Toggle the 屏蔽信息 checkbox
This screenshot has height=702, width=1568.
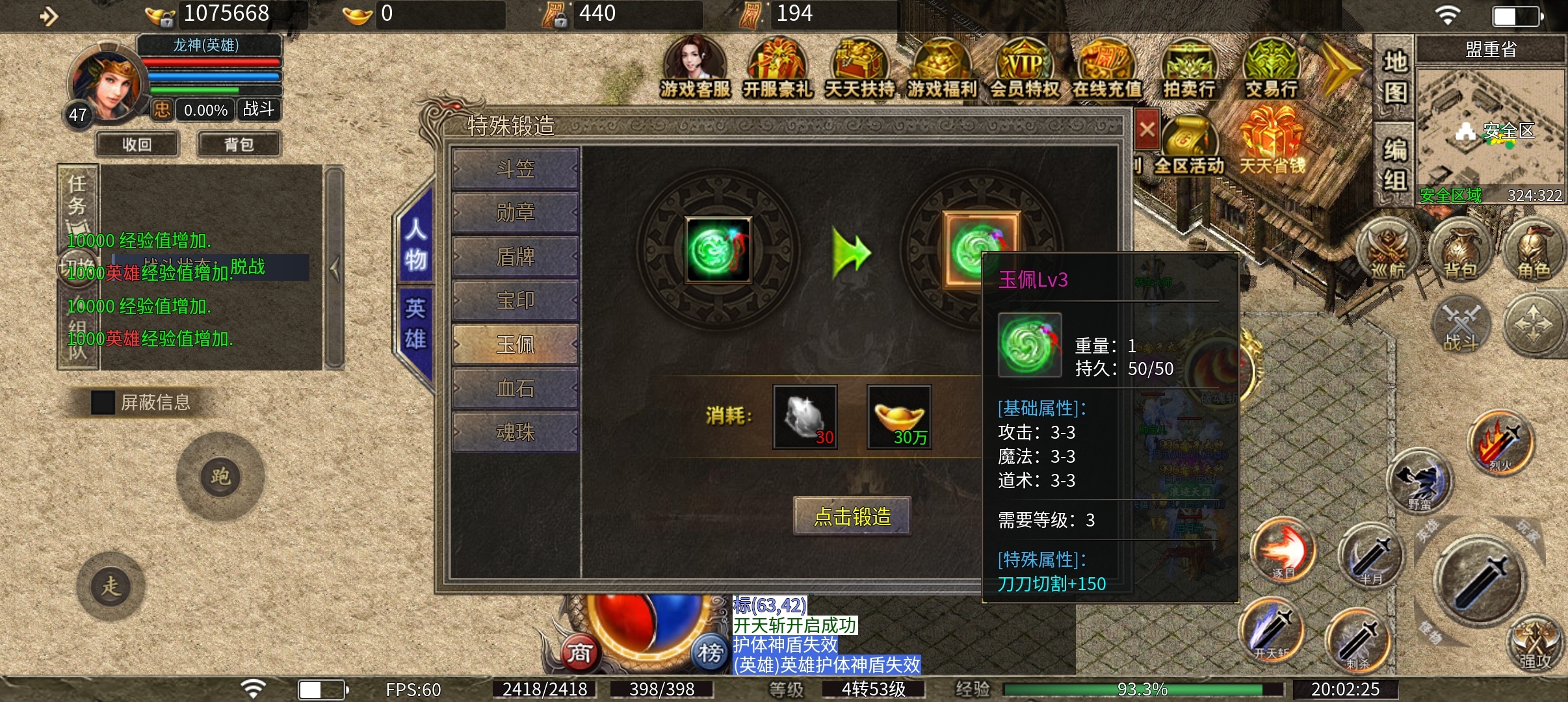[103, 402]
